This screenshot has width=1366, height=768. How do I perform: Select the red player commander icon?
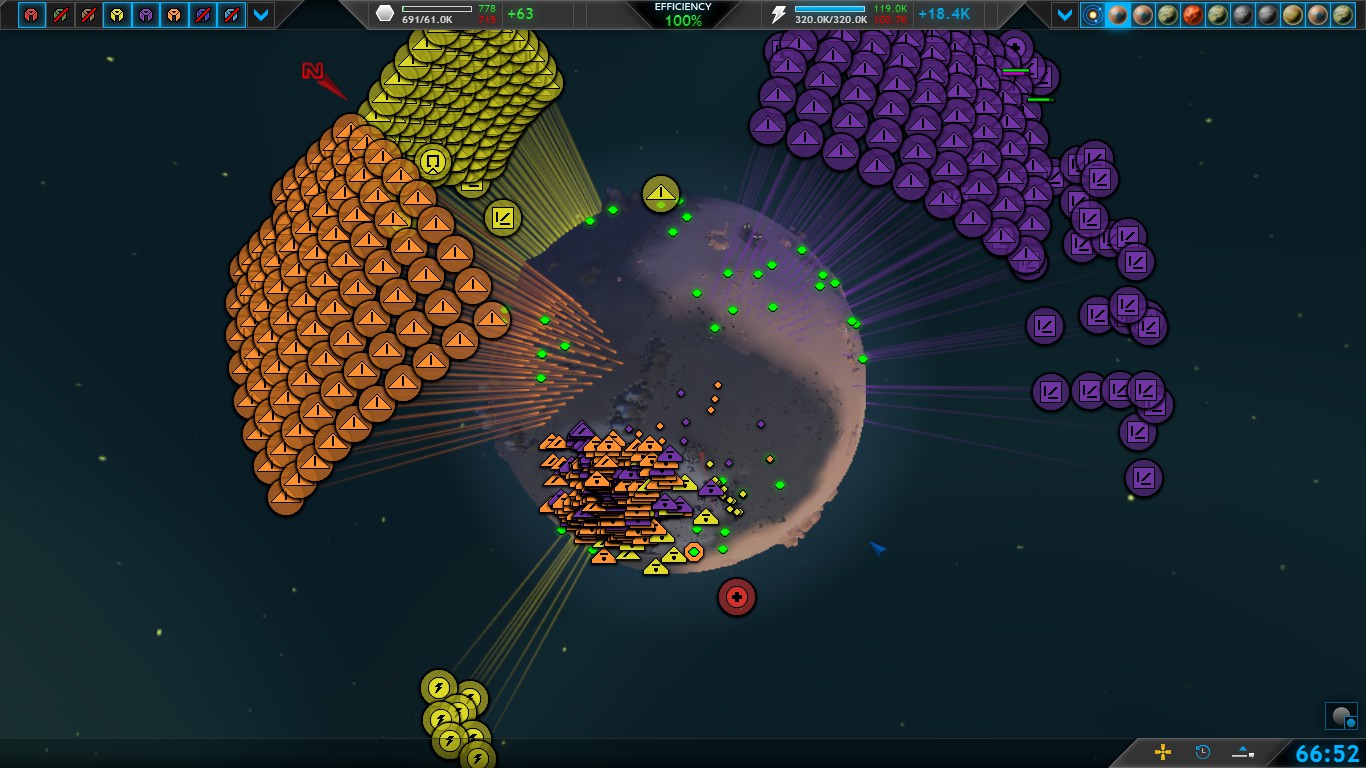tap(32, 15)
